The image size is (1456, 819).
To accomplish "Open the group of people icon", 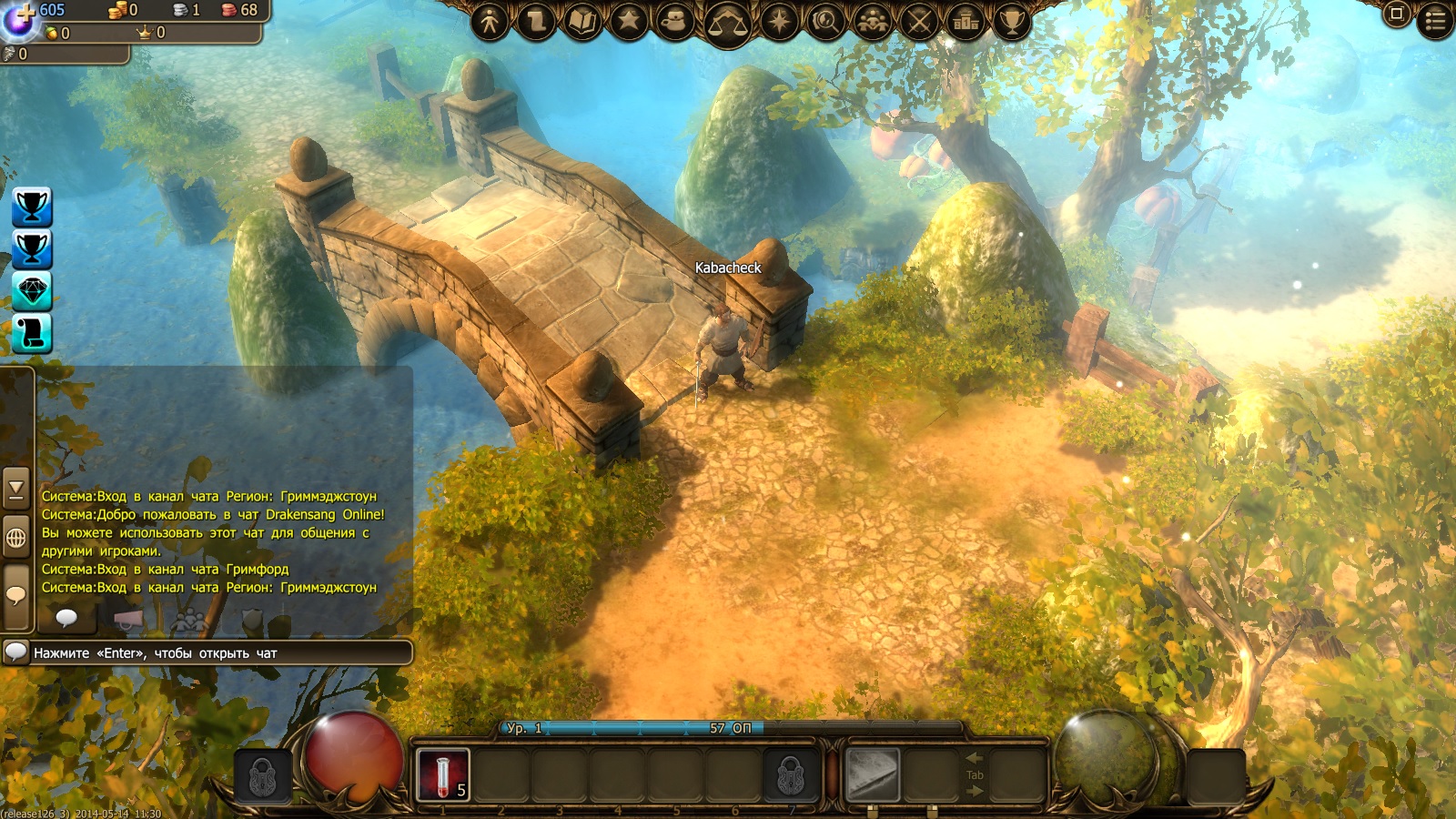I will coord(873,20).
